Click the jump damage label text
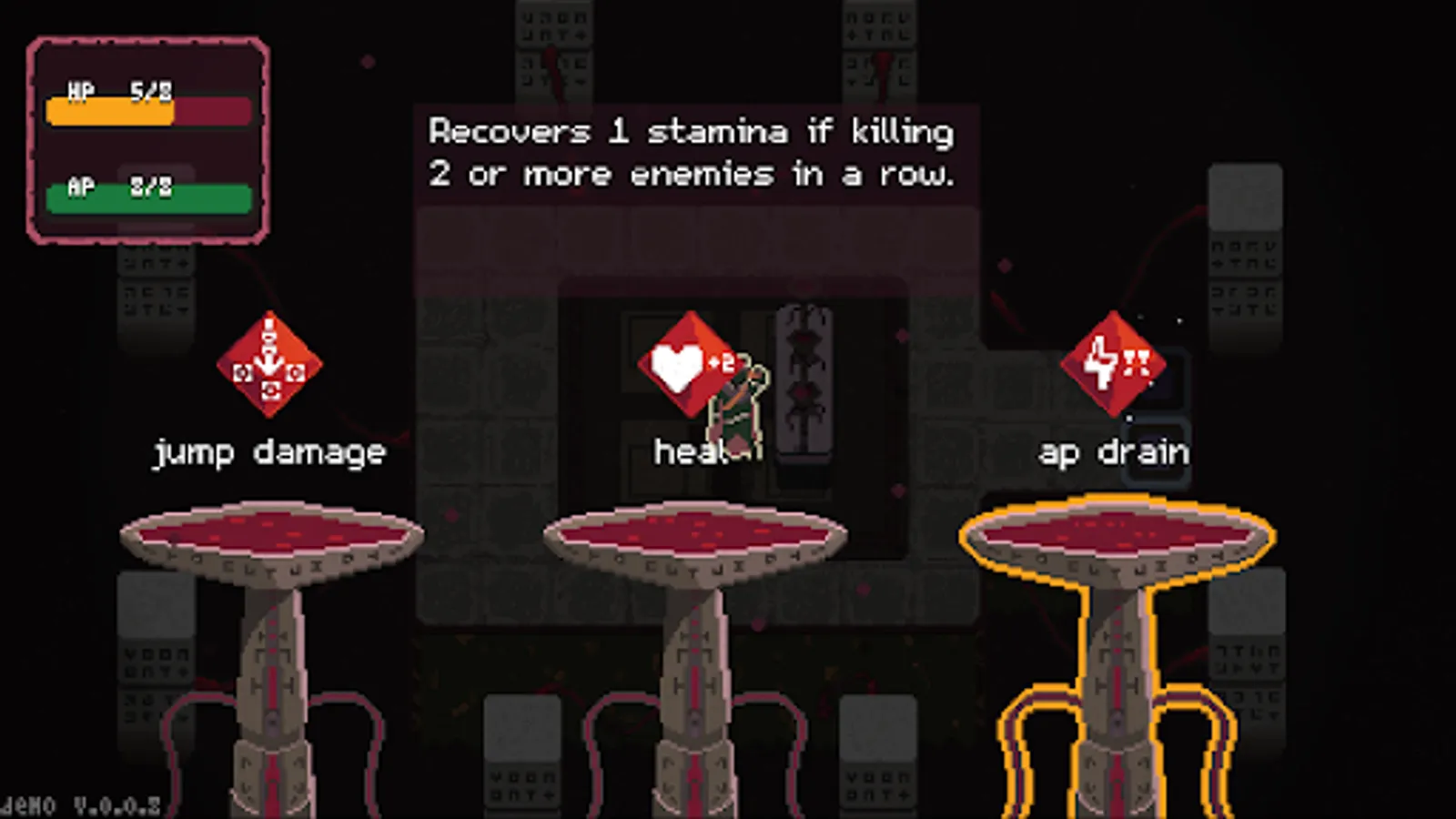 point(270,451)
